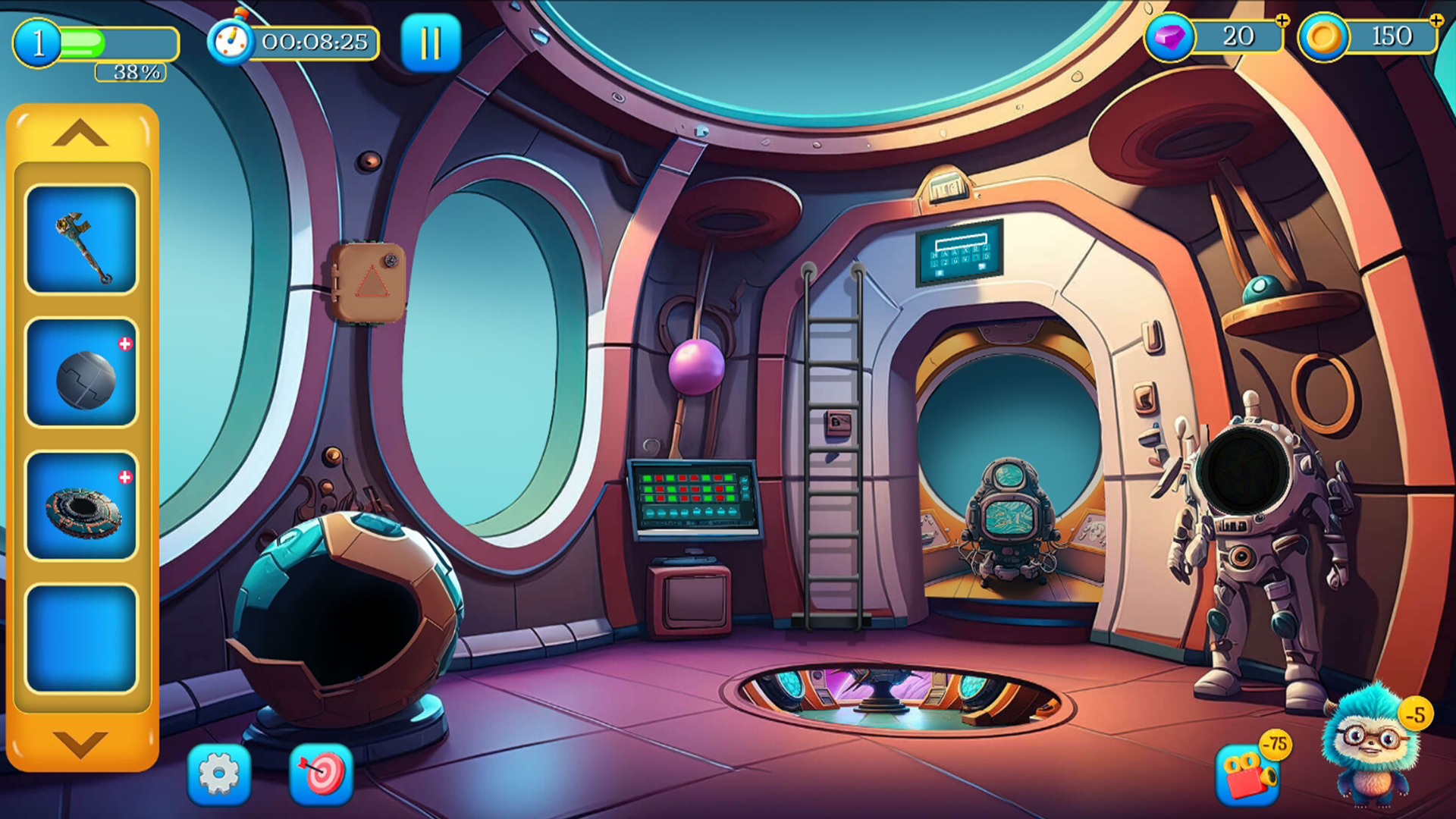Open the gear settings button
Image resolution: width=1456 pixels, height=819 pixels.
coord(219,773)
